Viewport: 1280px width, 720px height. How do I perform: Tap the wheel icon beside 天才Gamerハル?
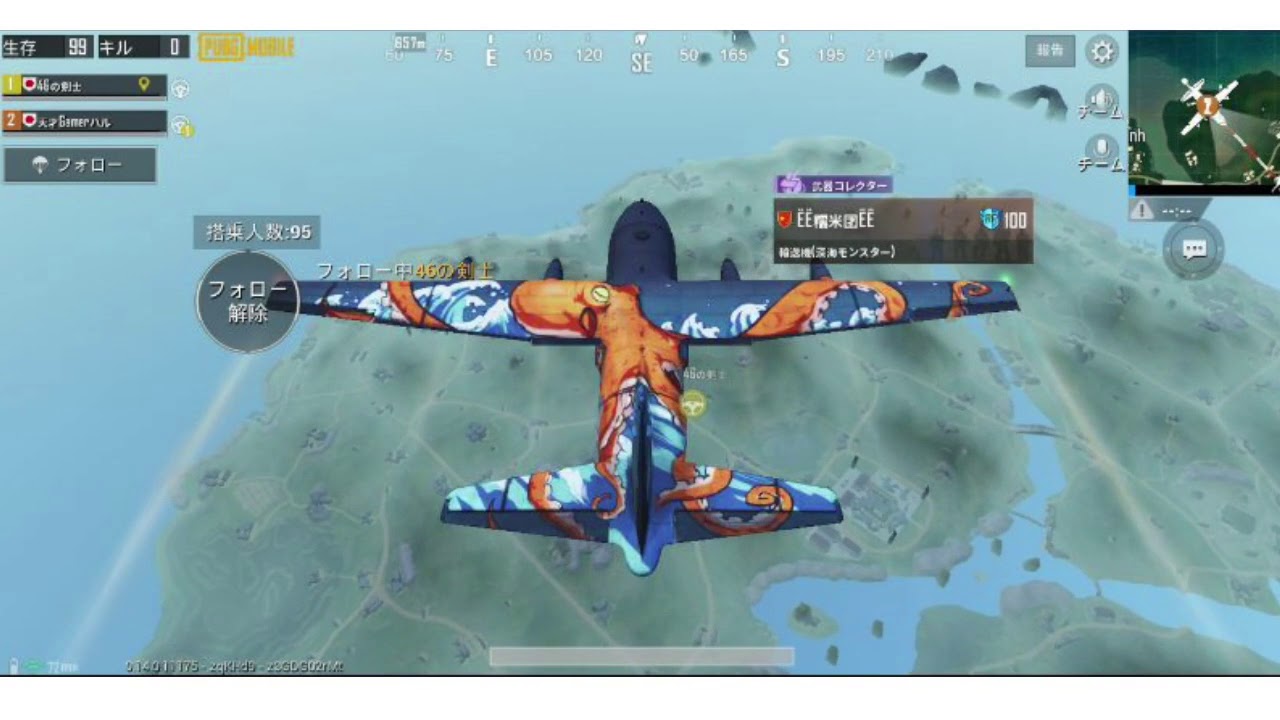coord(179,122)
